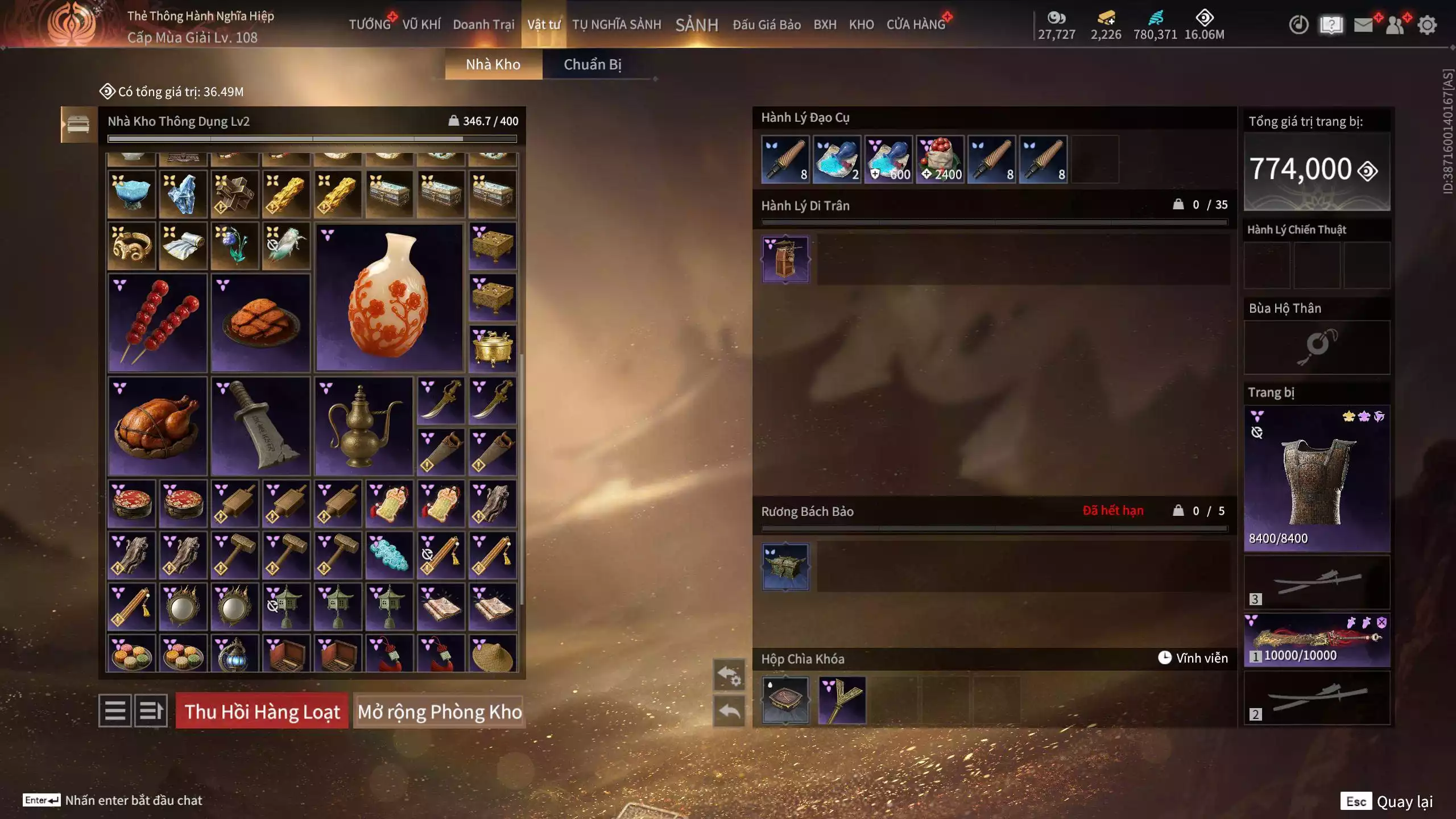Open Doanh Trại from the top bar

(483, 24)
